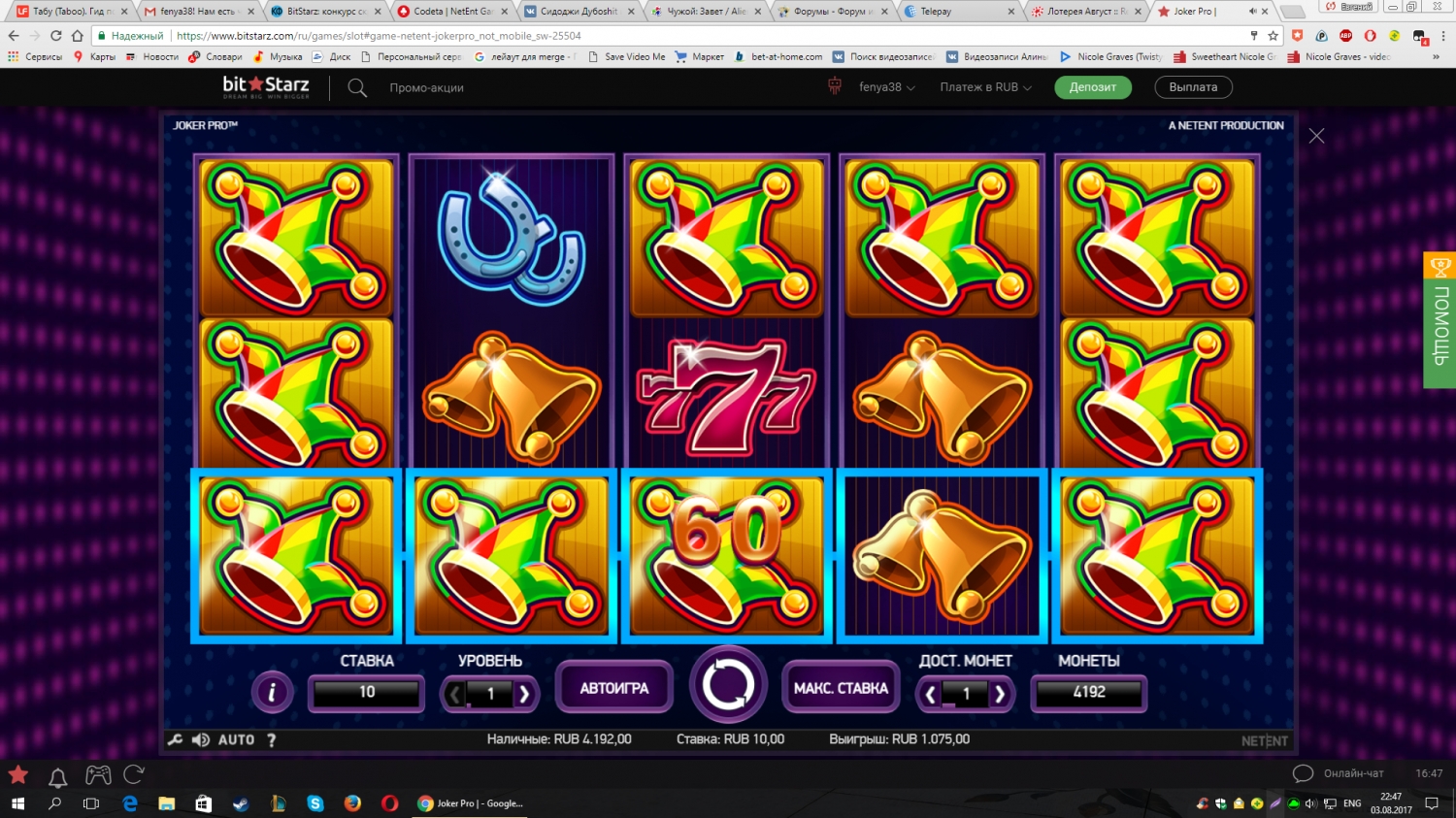
Task: Open search via the magnifying glass icon
Action: pos(357,87)
